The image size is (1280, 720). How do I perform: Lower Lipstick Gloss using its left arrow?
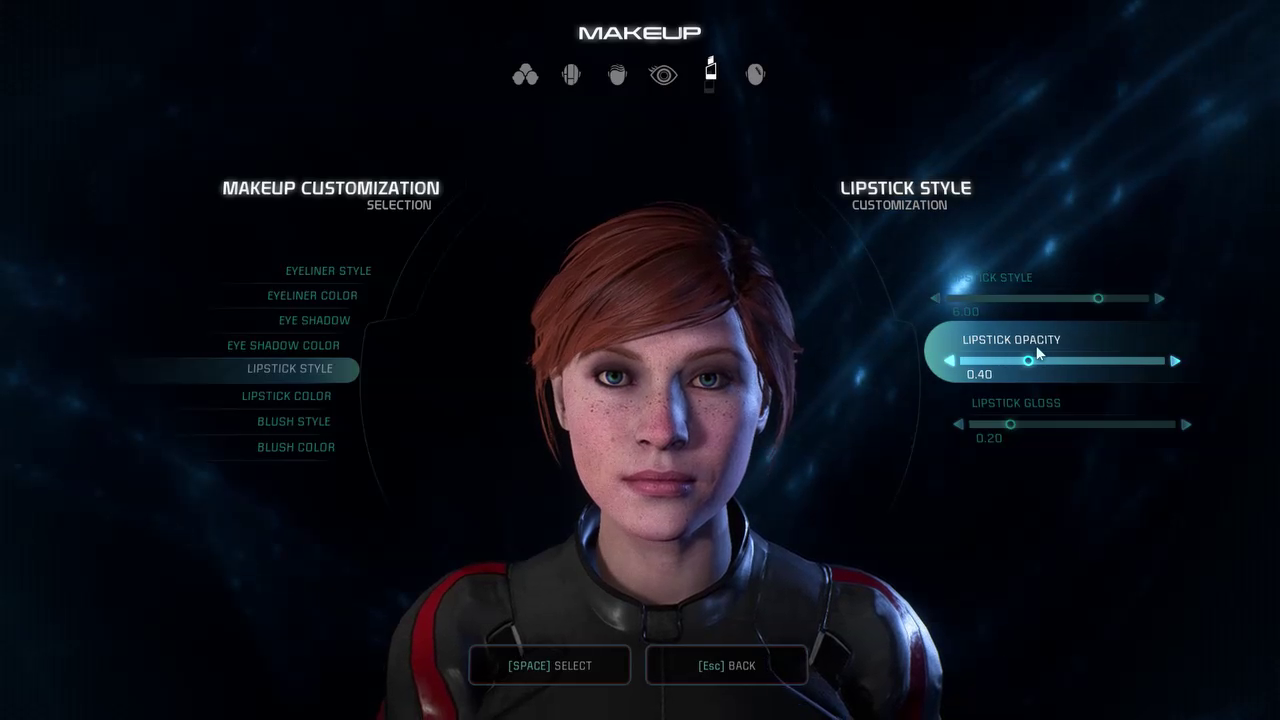(958, 425)
